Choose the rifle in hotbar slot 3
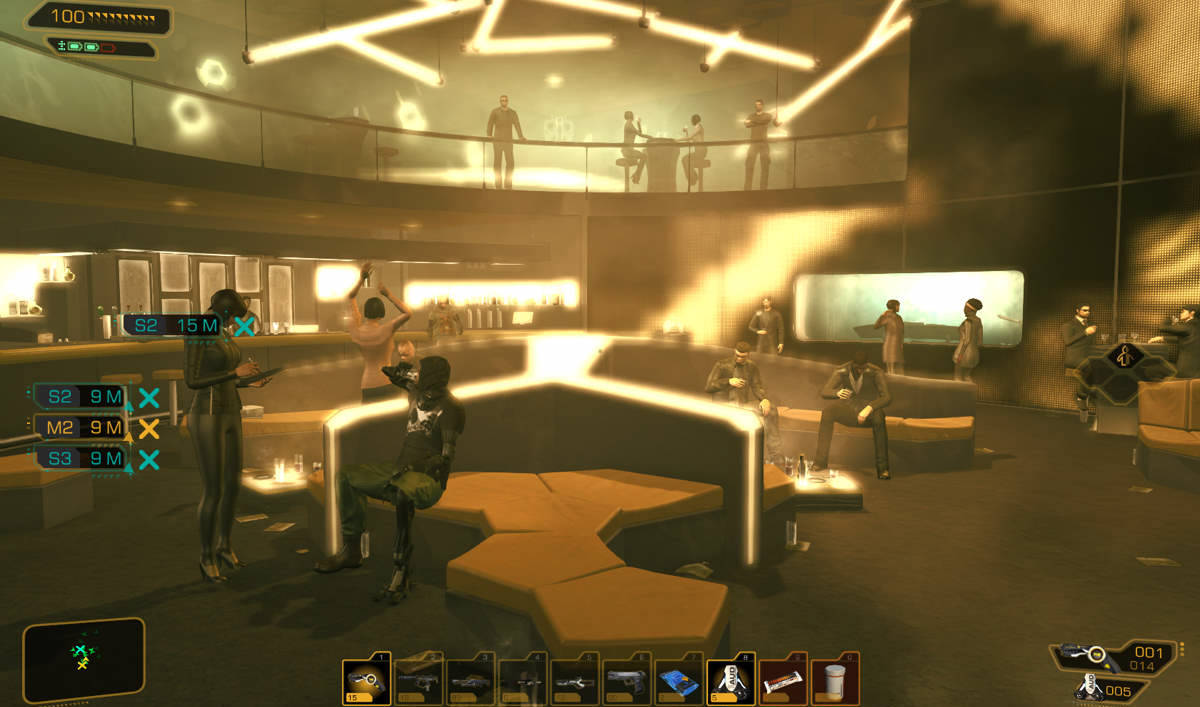This screenshot has width=1200, height=707. point(470,681)
